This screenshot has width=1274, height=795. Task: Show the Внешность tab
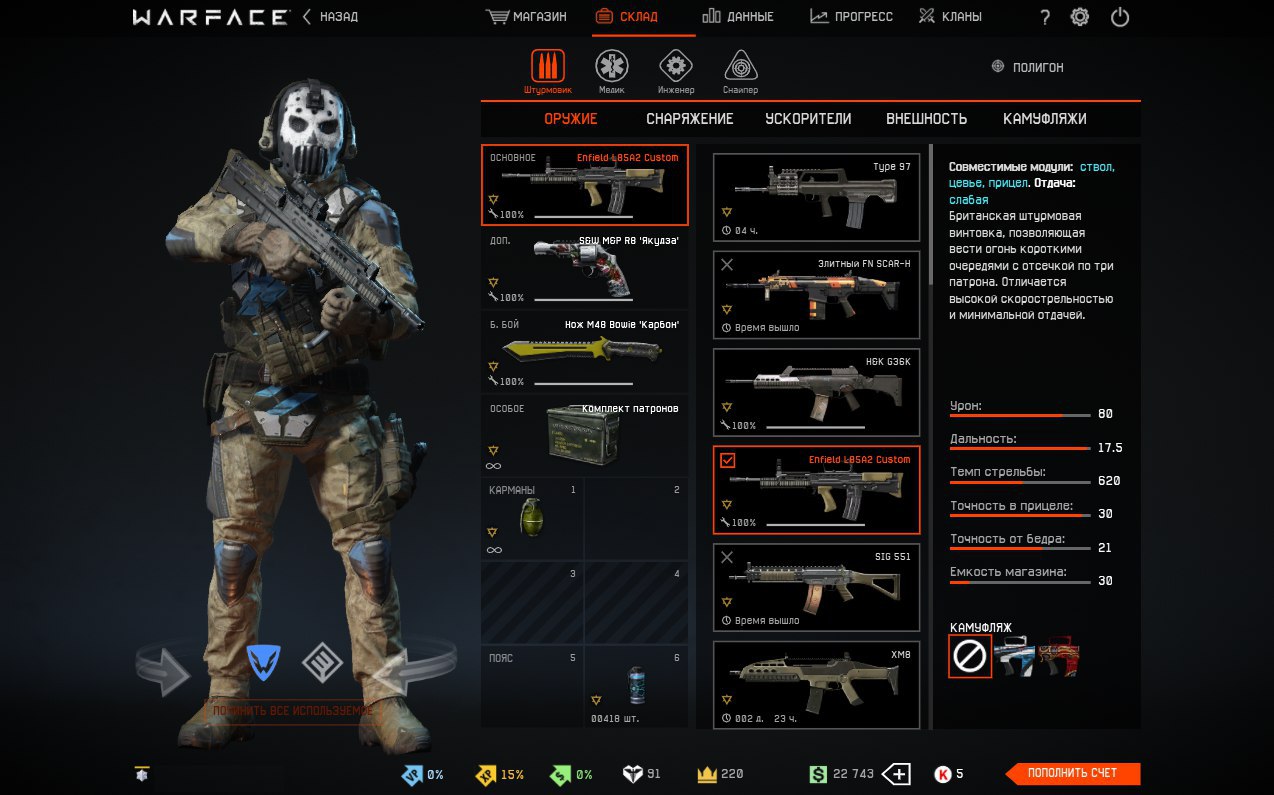[x=926, y=119]
